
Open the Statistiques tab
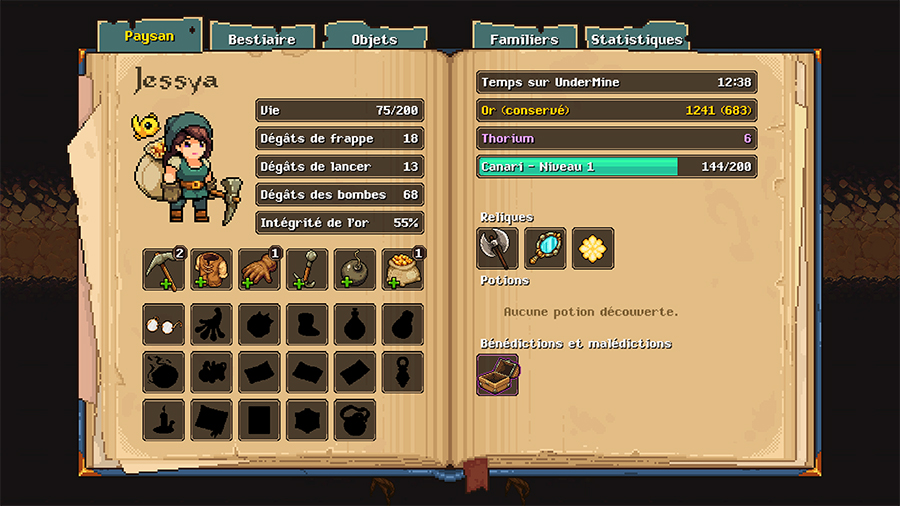(637, 39)
